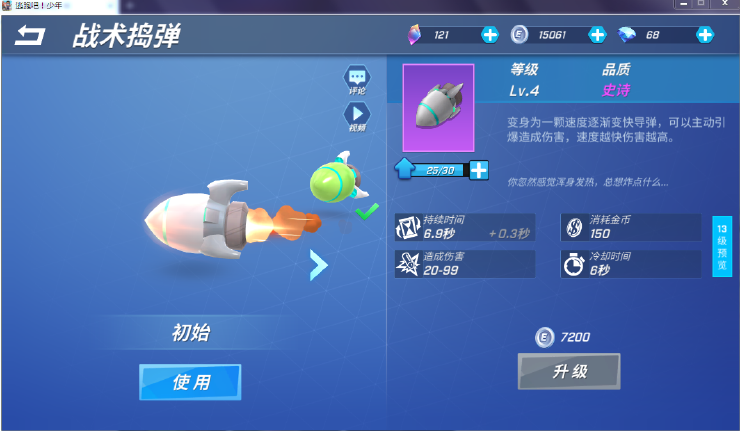Open the 13级预览 level preview tab
Screen dimensions: 740x431
point(722,244)
